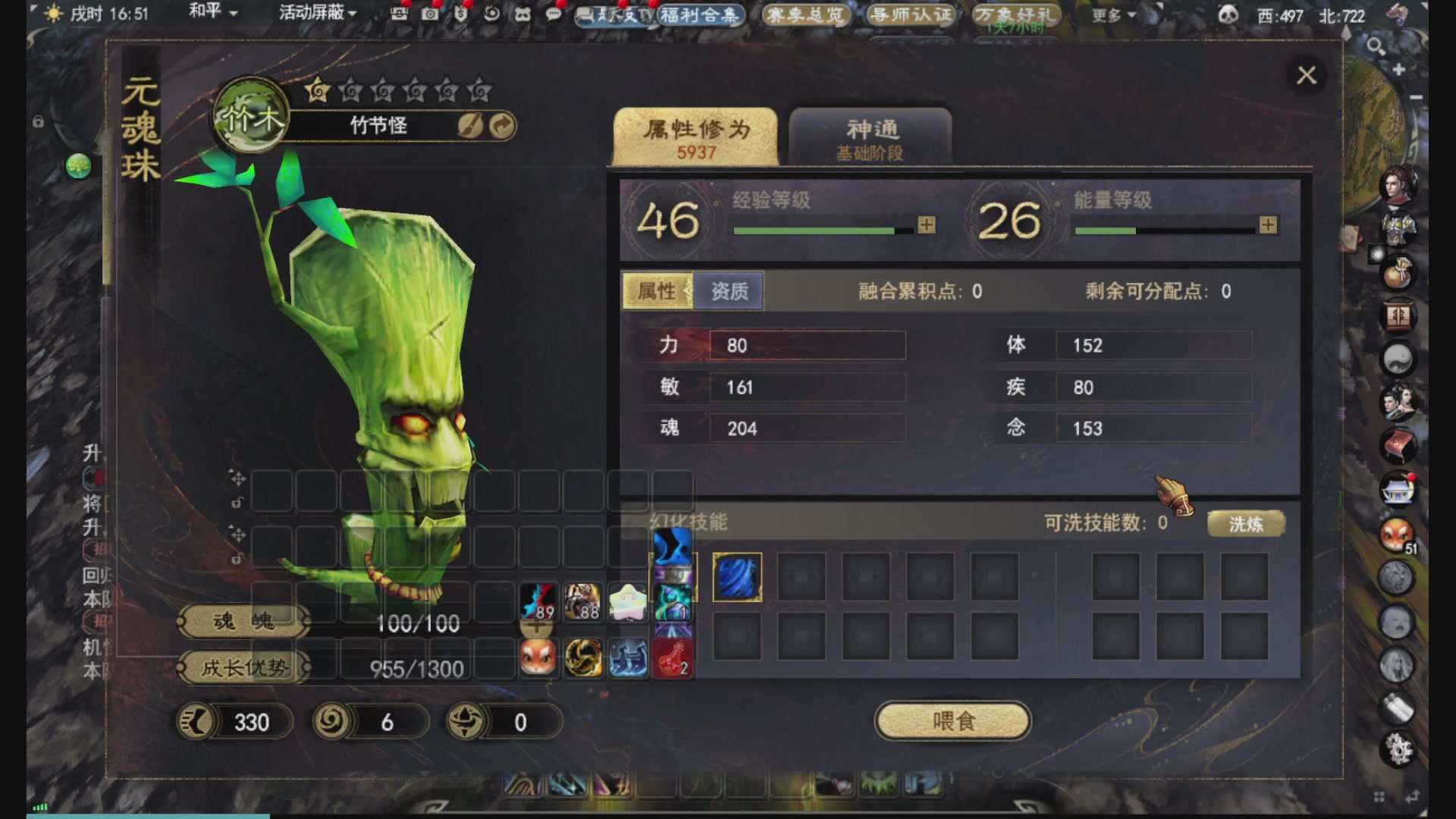Screen dimensions: 1456x819
Task: Click the camera screenshot icon in the top bar
Action: 430,13
